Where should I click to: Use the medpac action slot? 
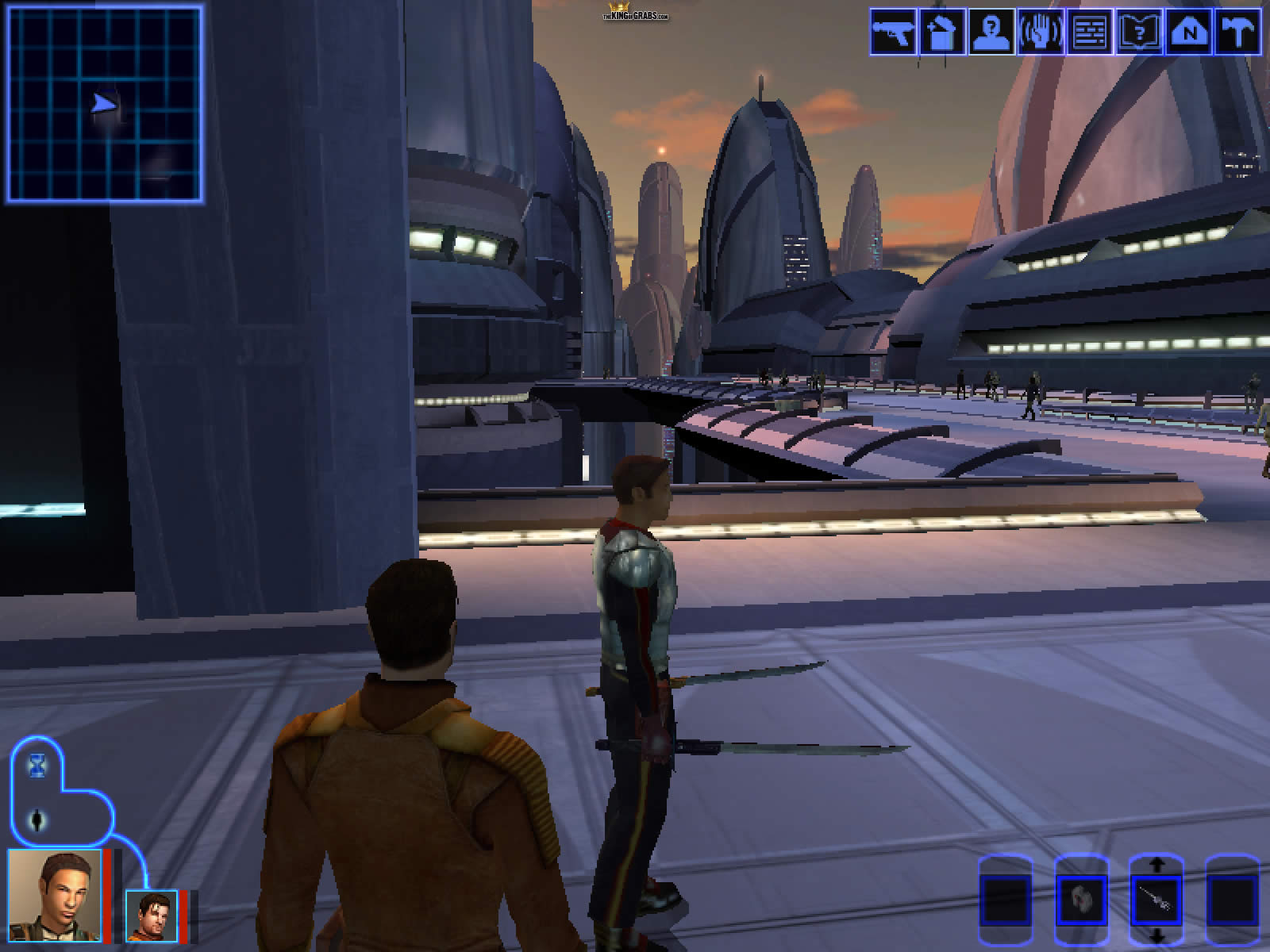click(1080, 900)
